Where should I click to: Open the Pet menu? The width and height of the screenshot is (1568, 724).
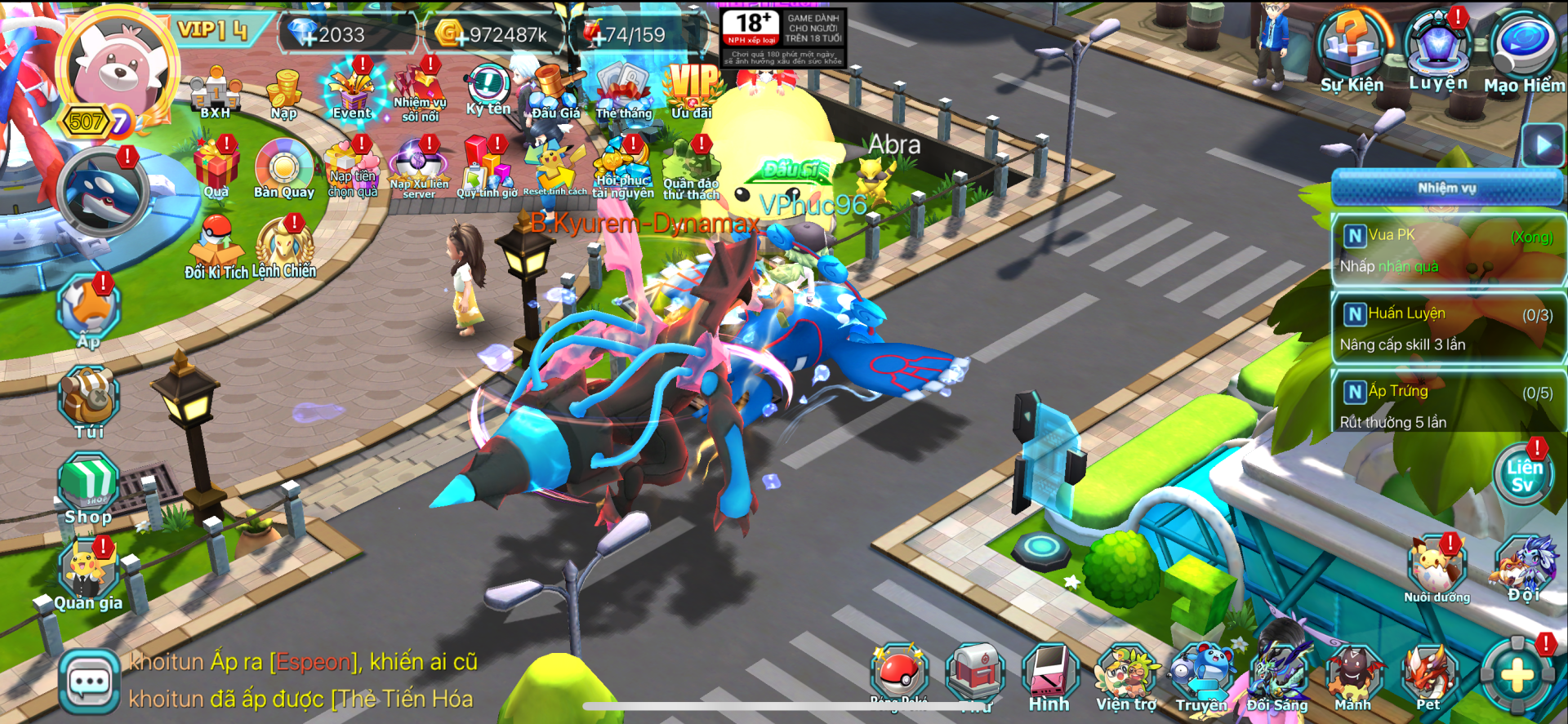coord(1428,679)
